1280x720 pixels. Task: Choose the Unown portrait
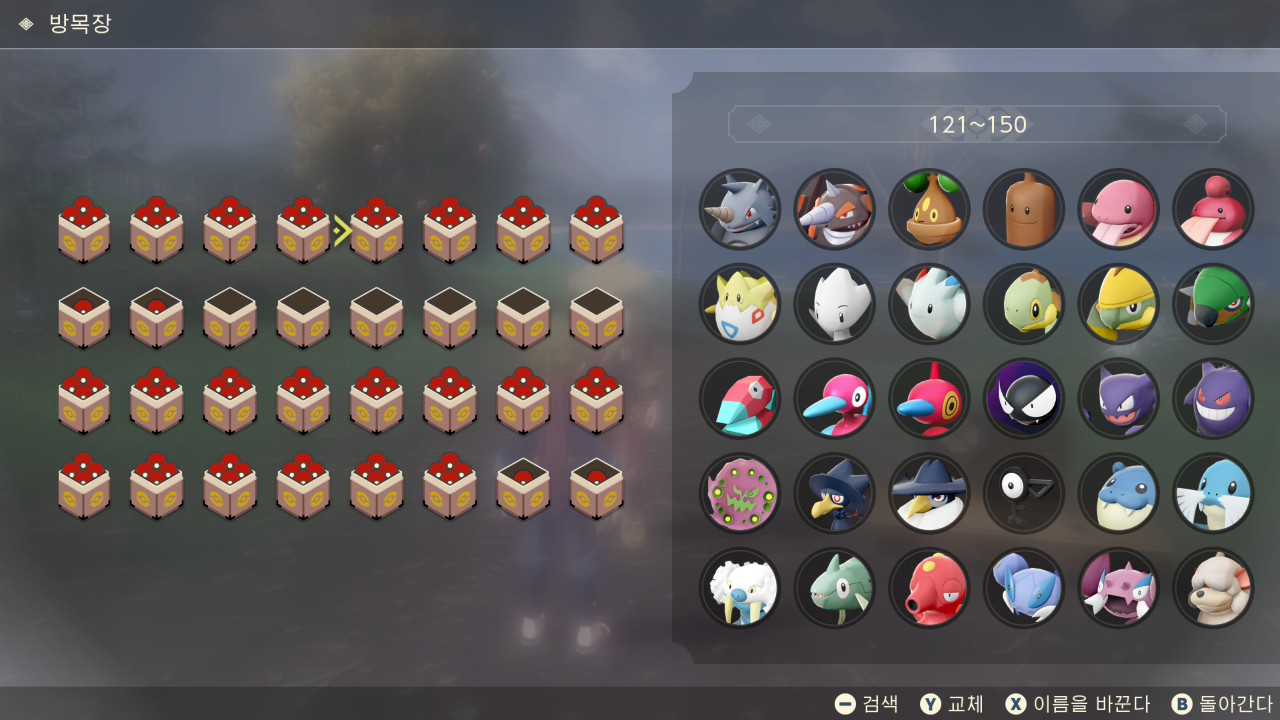pyautogui.click(x=1024, y=493)
